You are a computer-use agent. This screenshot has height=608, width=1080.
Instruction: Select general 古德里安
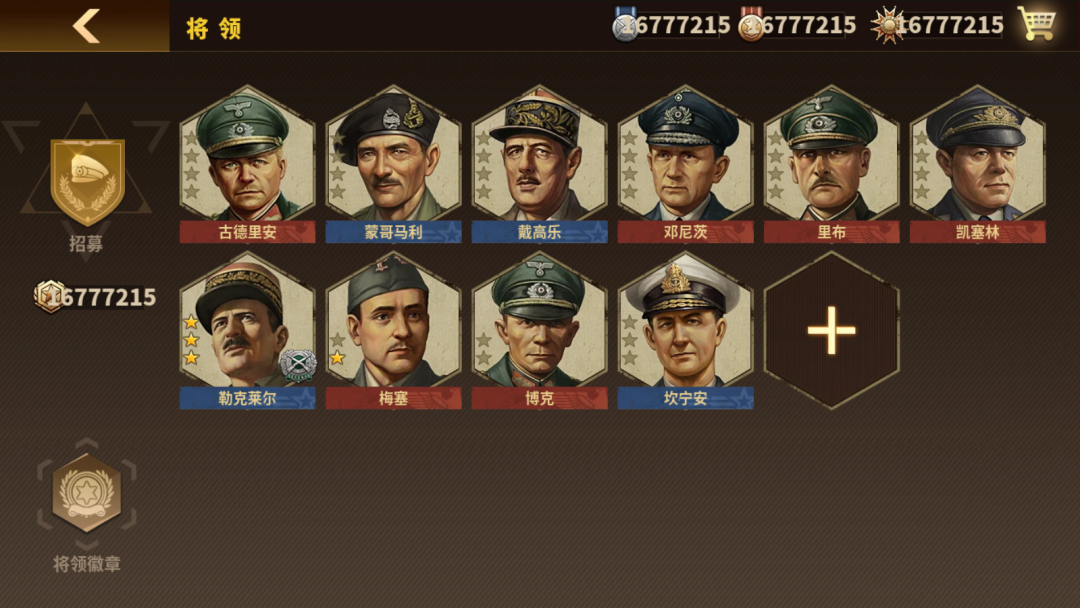[247, 160]
